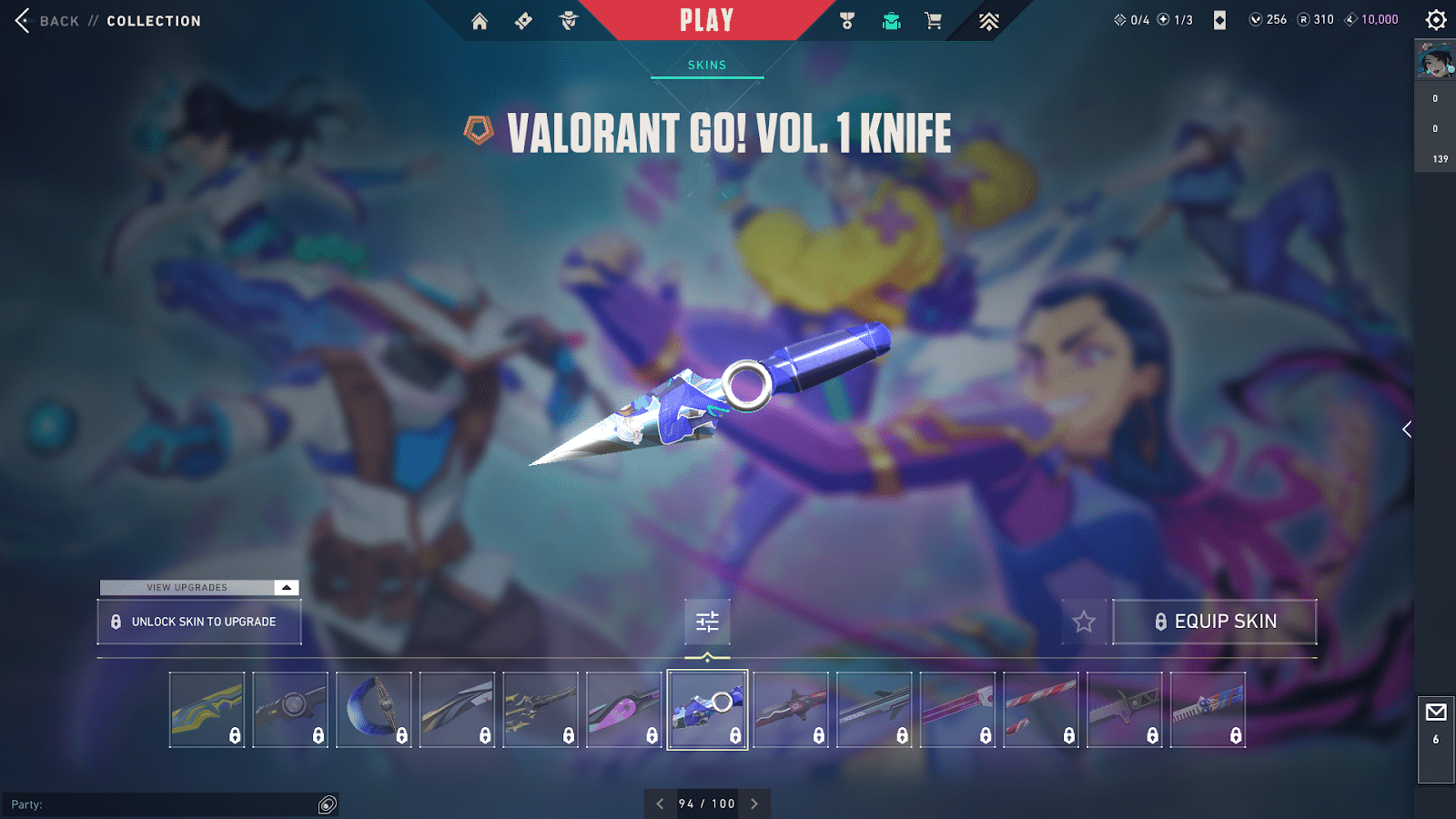Open the Collection backpack icon

pos(891,21)
